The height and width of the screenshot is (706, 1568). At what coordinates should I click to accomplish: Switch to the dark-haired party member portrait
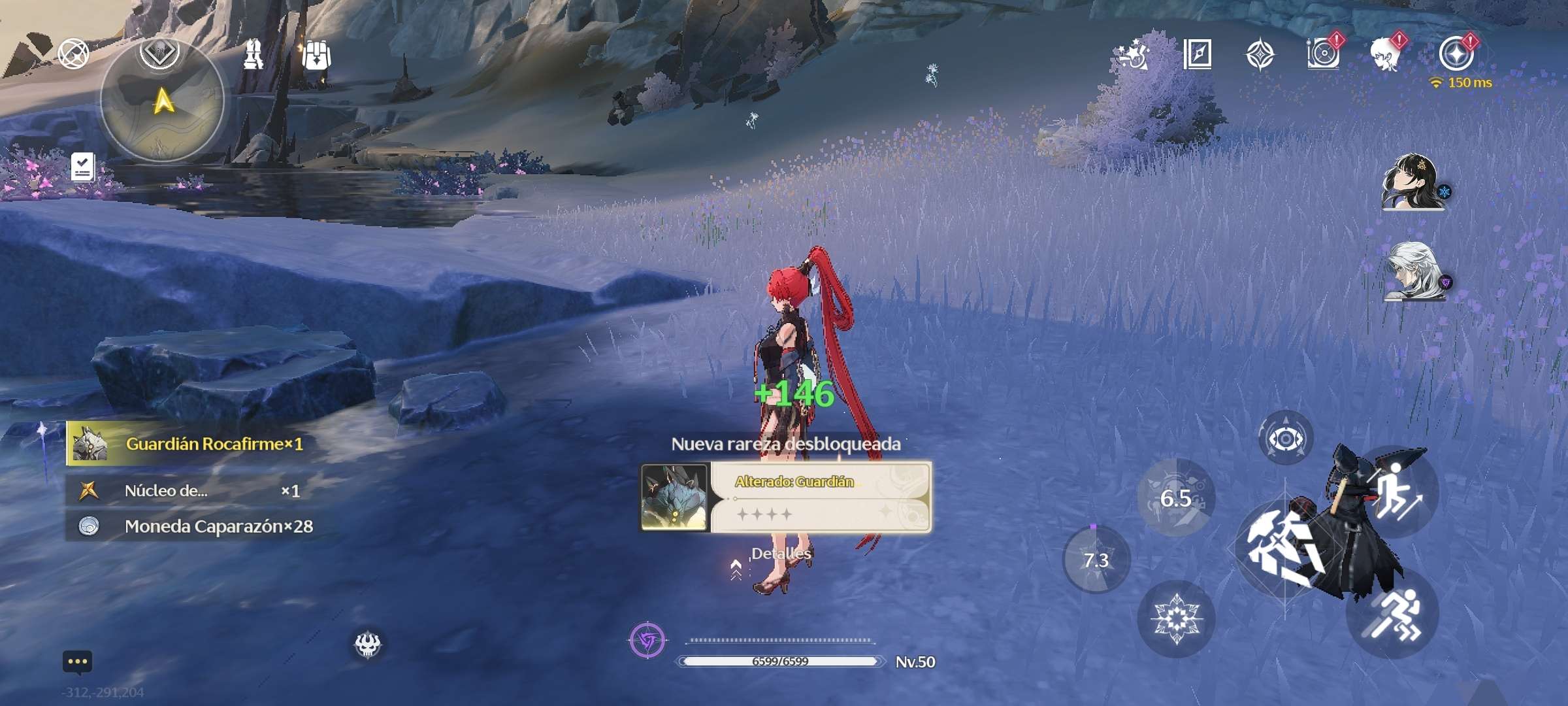point(1412,182)
